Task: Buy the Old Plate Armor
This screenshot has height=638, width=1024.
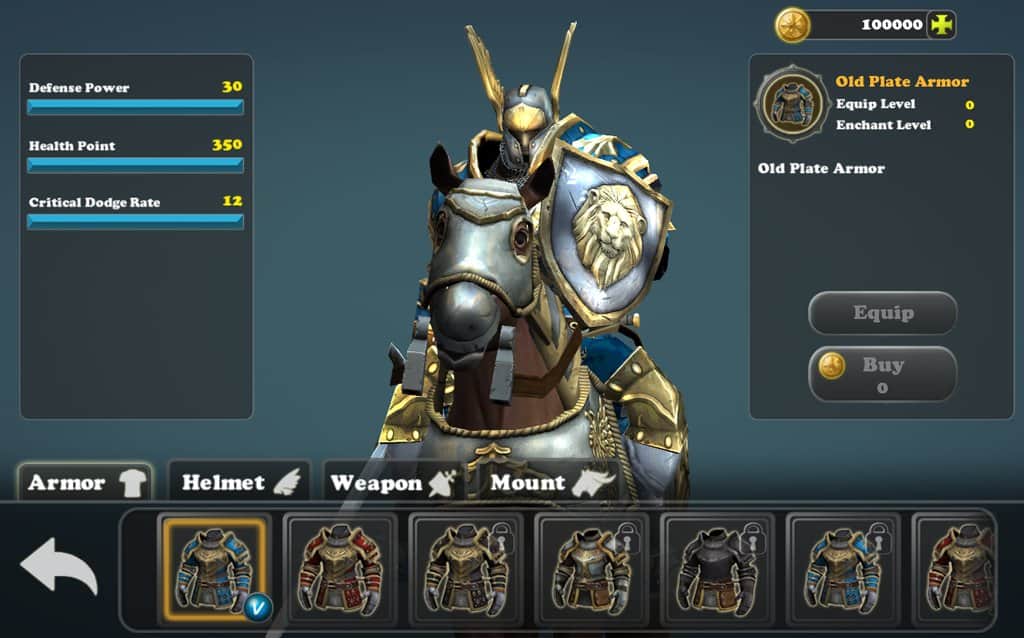Action: click(882, 374)
